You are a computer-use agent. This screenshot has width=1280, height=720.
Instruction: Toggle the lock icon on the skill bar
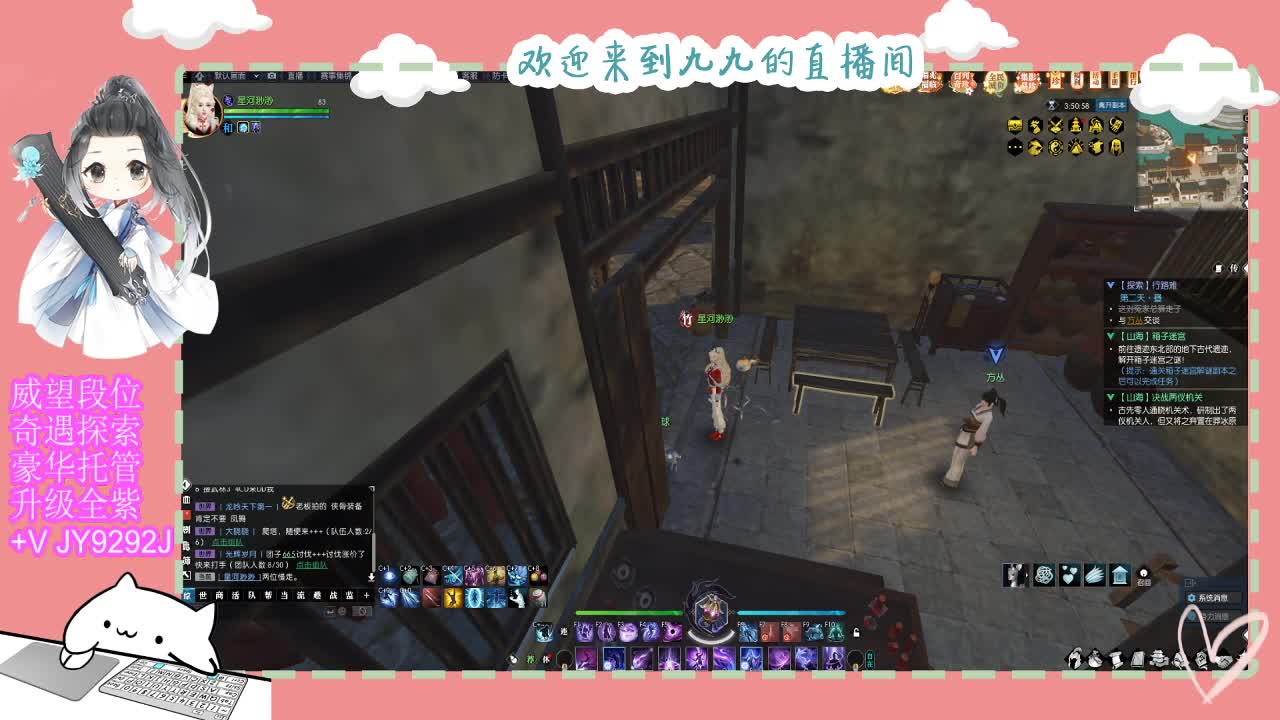(857, 633)
